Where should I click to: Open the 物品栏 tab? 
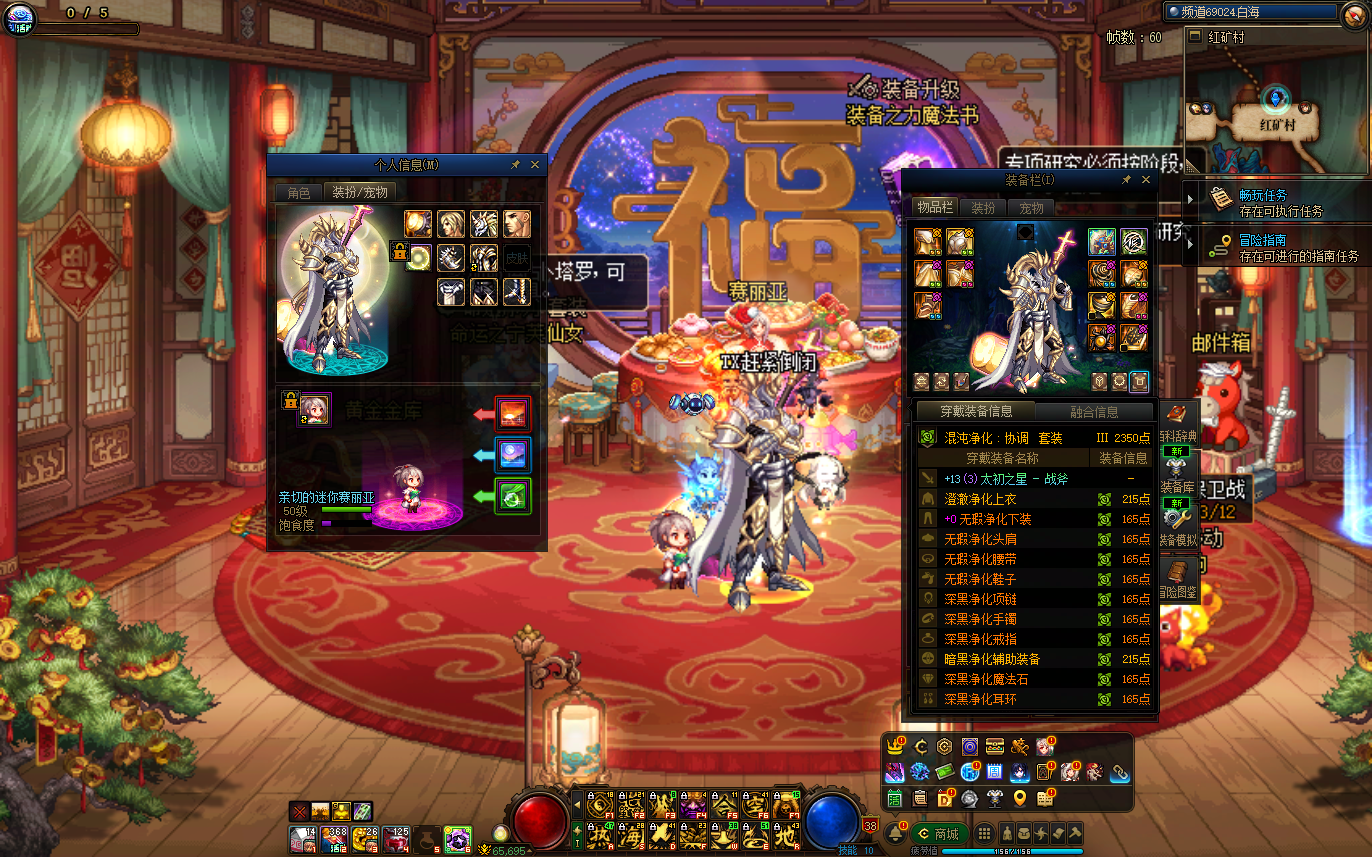point(934,208)
